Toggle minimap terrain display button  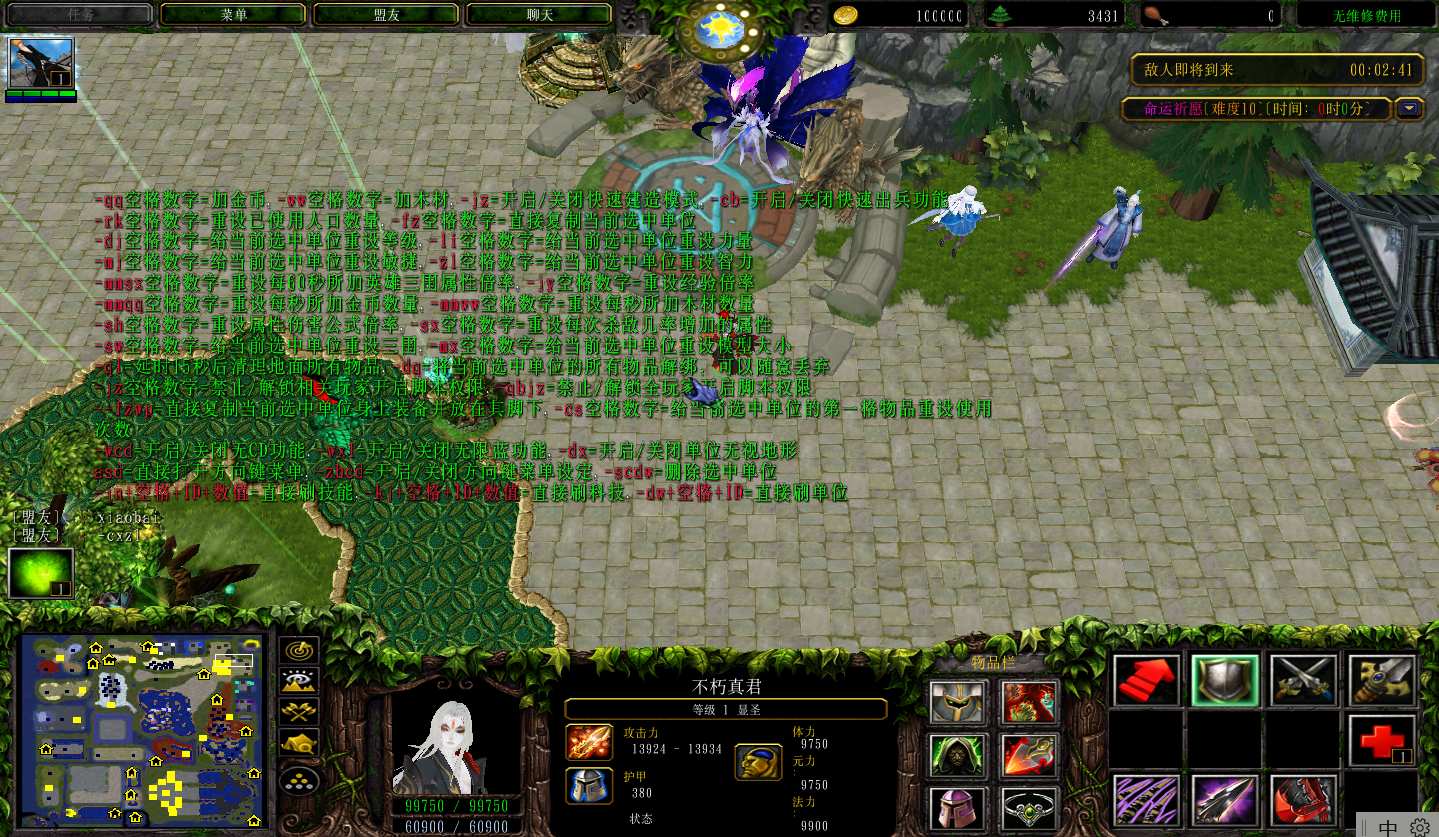click(x=300, y=682)
